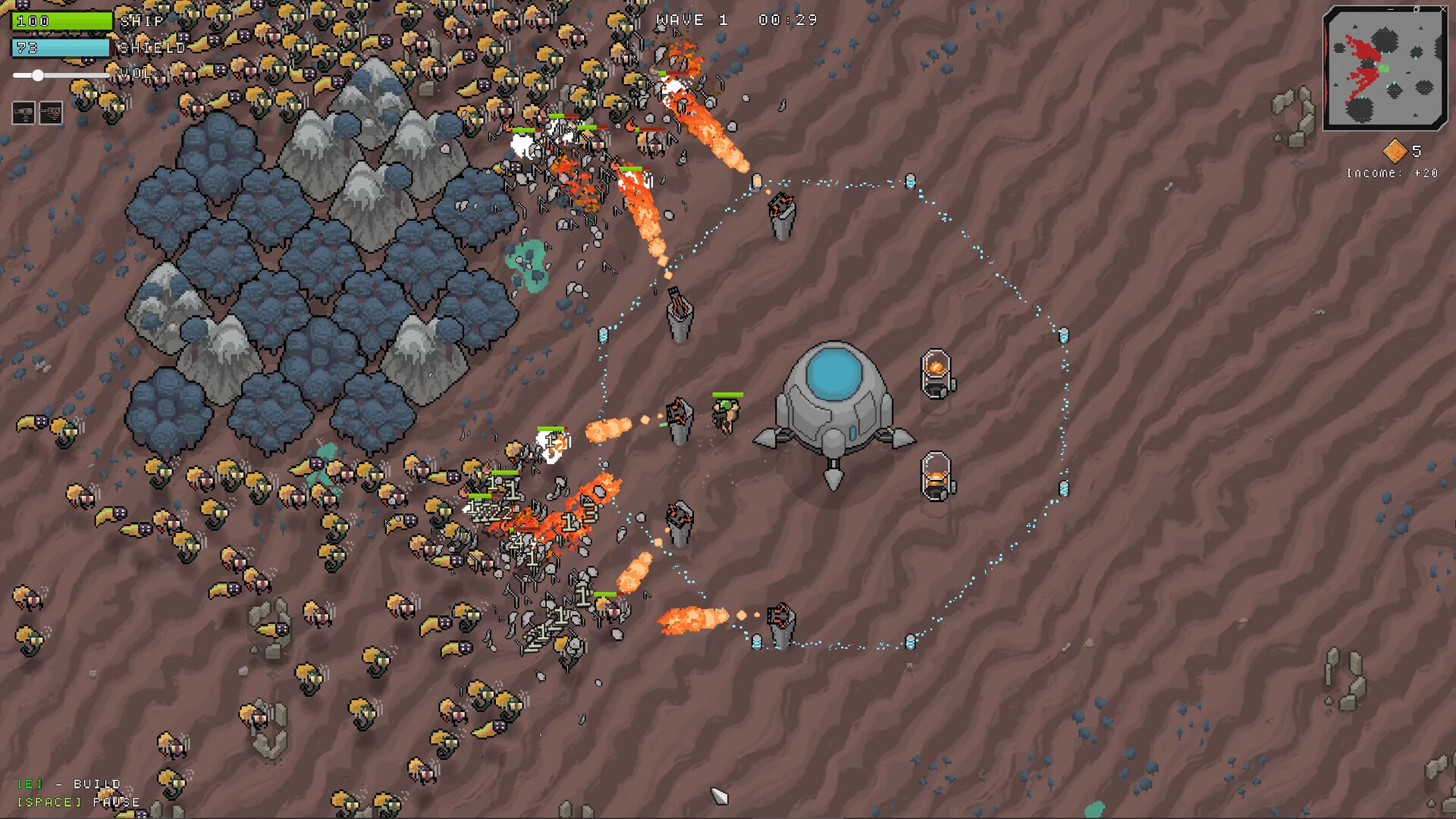Click the WAVE 1 timer at top center
This screenshot has width=1456, height=819.
click(736, 20)
